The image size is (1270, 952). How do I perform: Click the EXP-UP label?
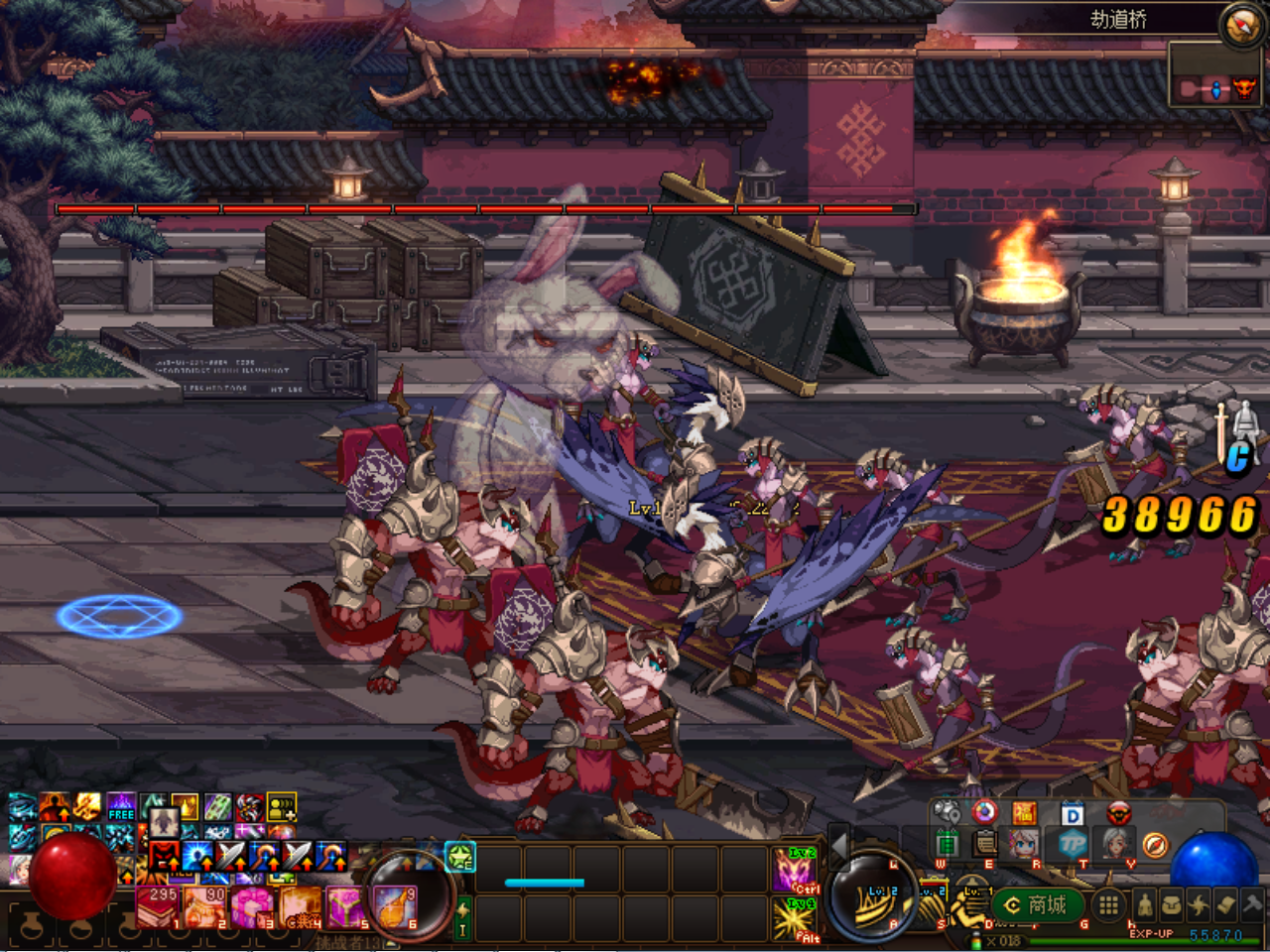pos(1152,932)
